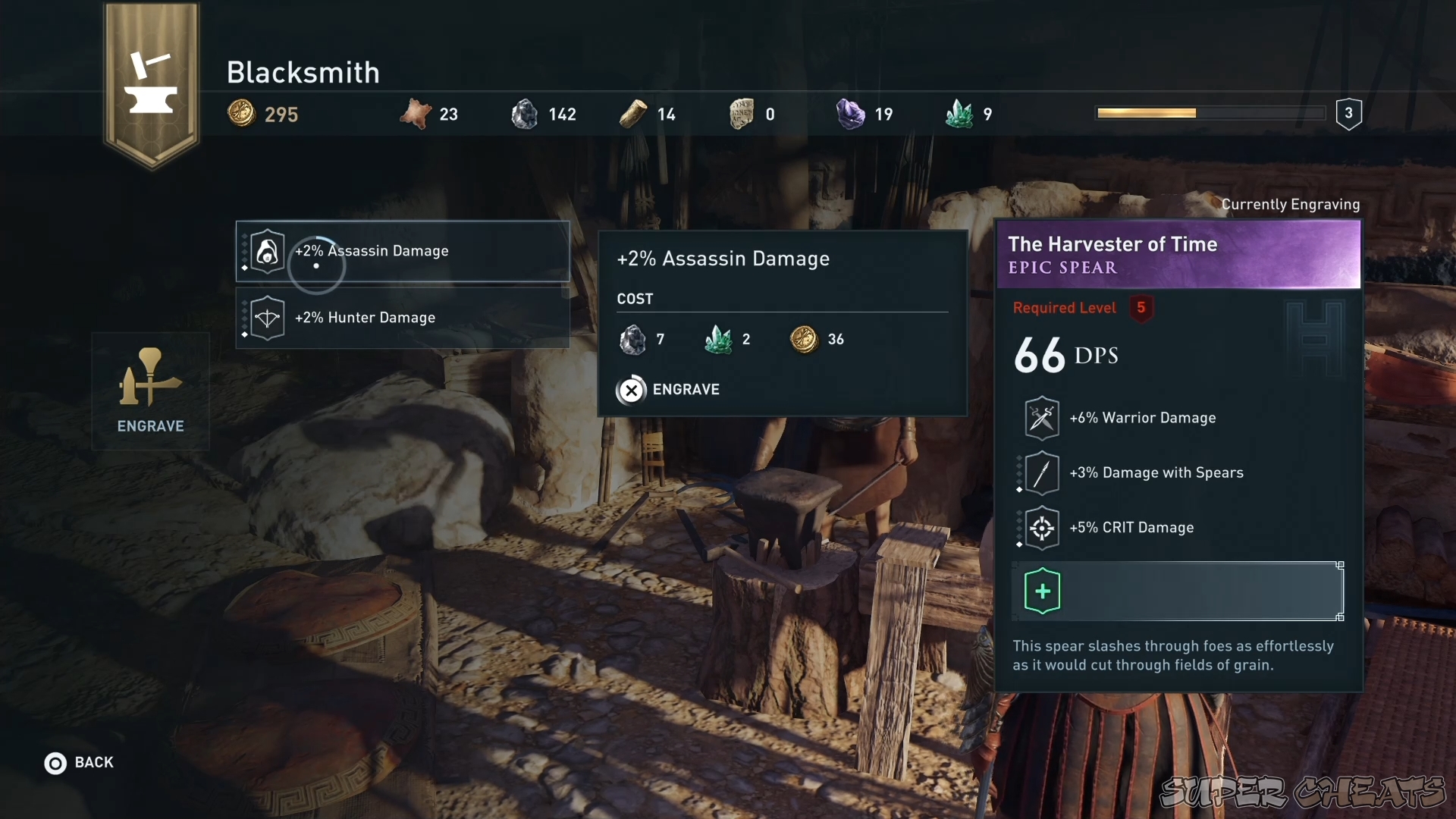Click the CRIT Damage crosshair icon
1456x819 pixels.
tap(1041, 528)
